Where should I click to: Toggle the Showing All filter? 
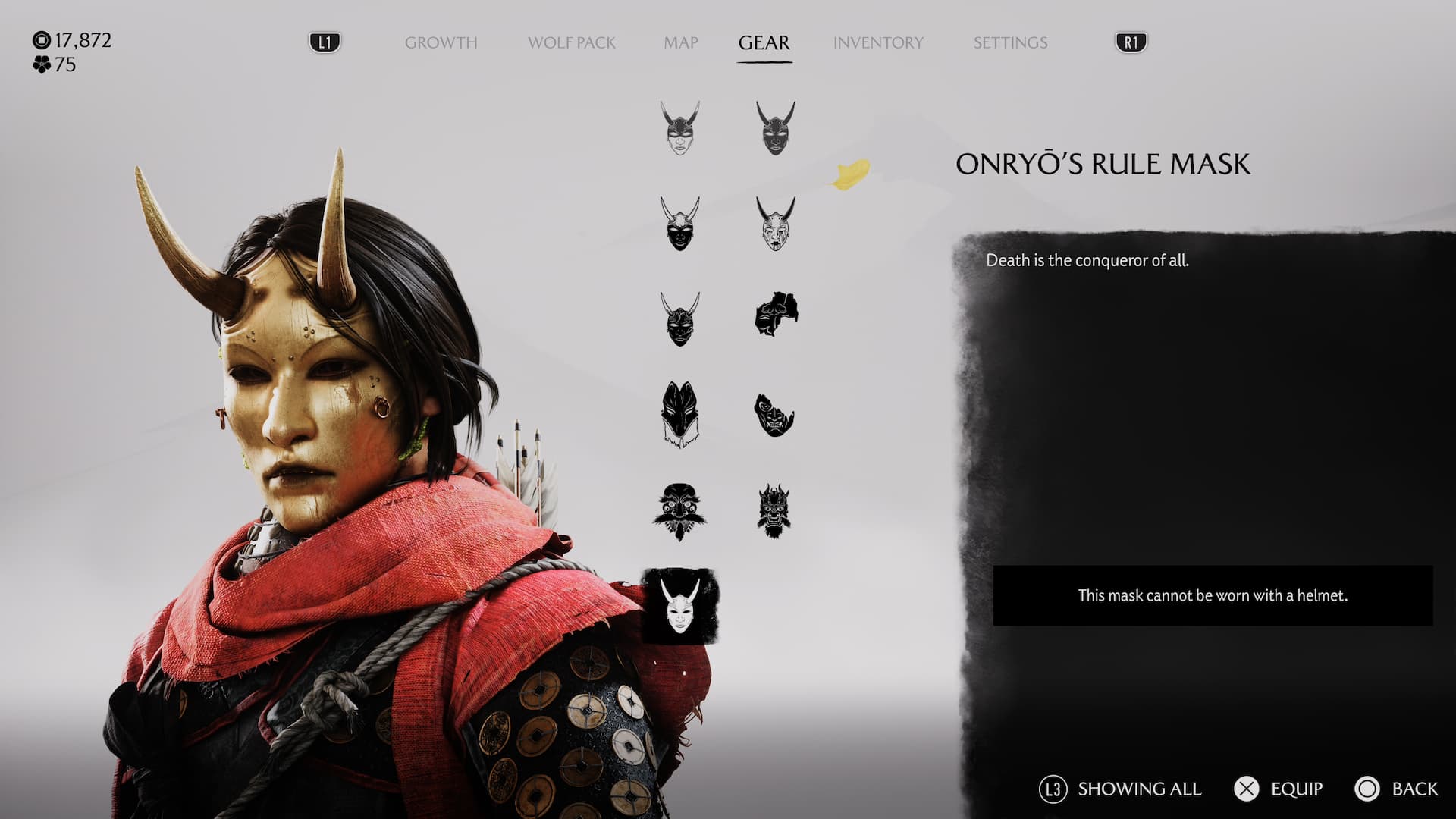coord(1121,789)
